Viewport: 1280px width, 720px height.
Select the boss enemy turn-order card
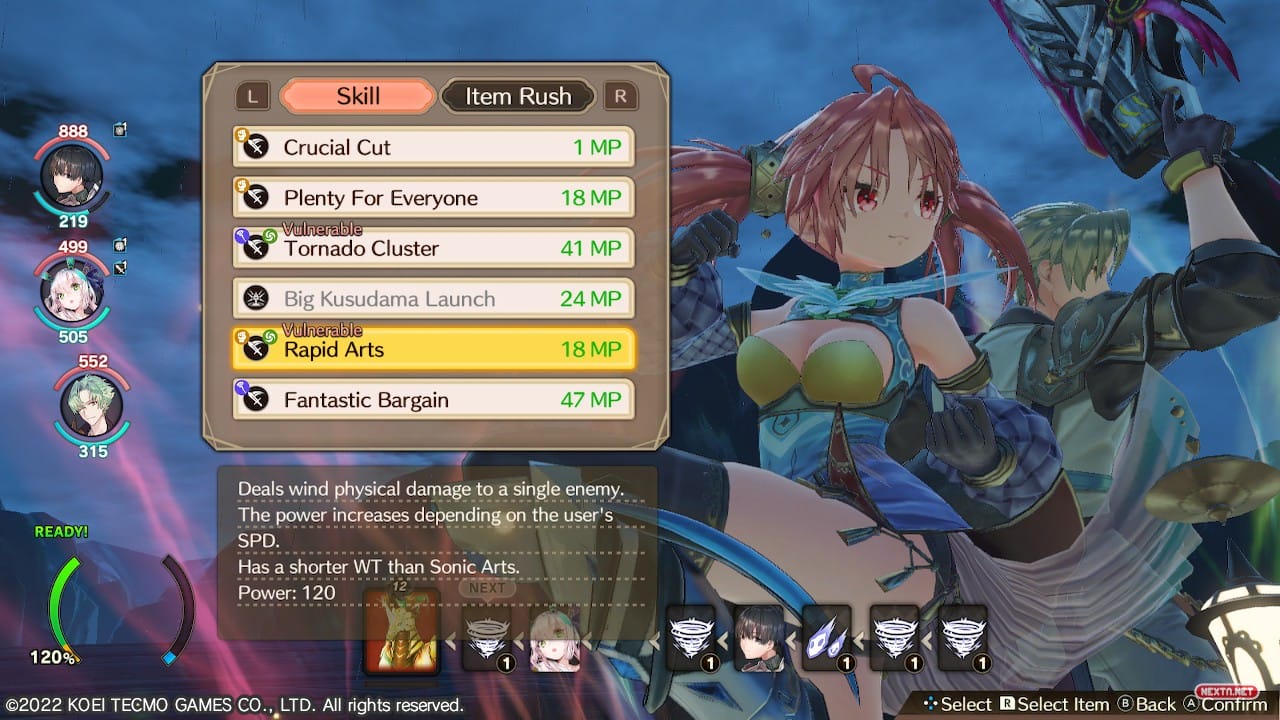click(401, 632)
